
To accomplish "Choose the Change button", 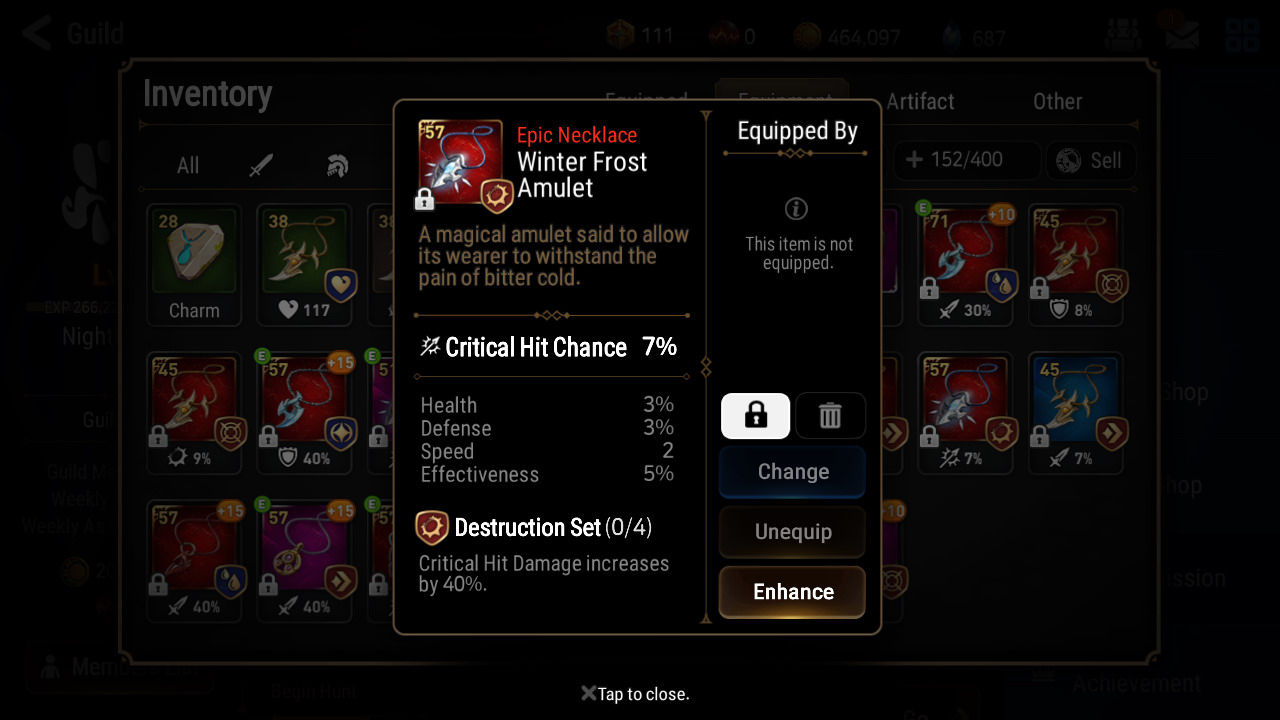I will click(x=792, y=472).
